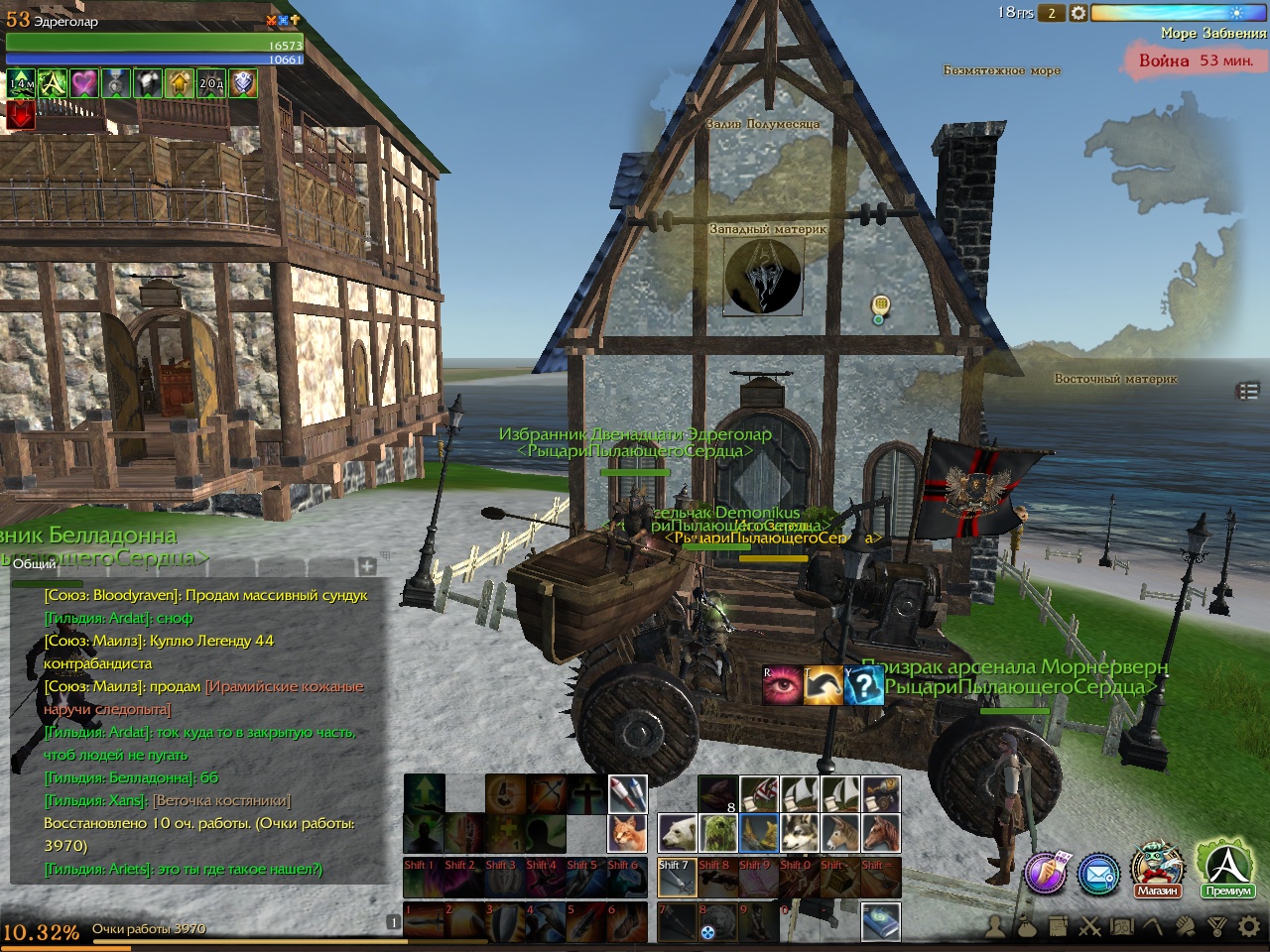Open the crossed swords menu icon
This screenshot has height=952, width=1270.
1089,927
